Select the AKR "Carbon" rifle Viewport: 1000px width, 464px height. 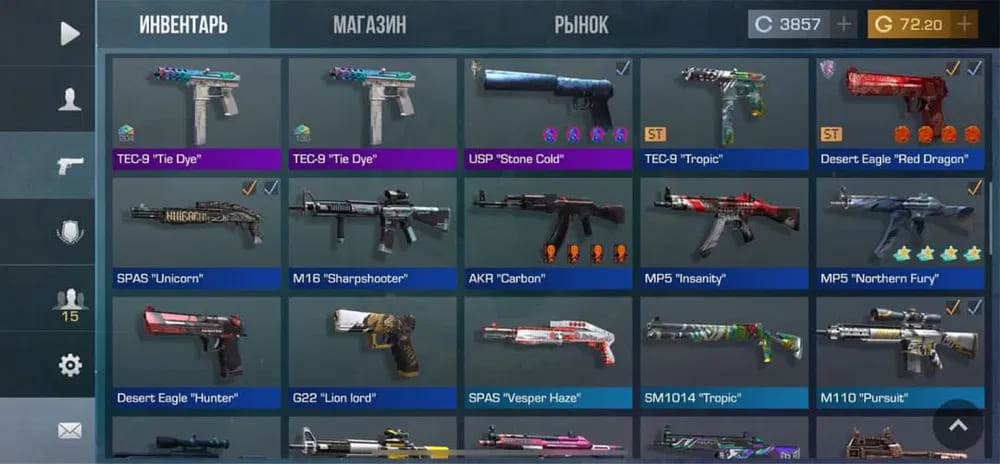[x=548, y=232]
